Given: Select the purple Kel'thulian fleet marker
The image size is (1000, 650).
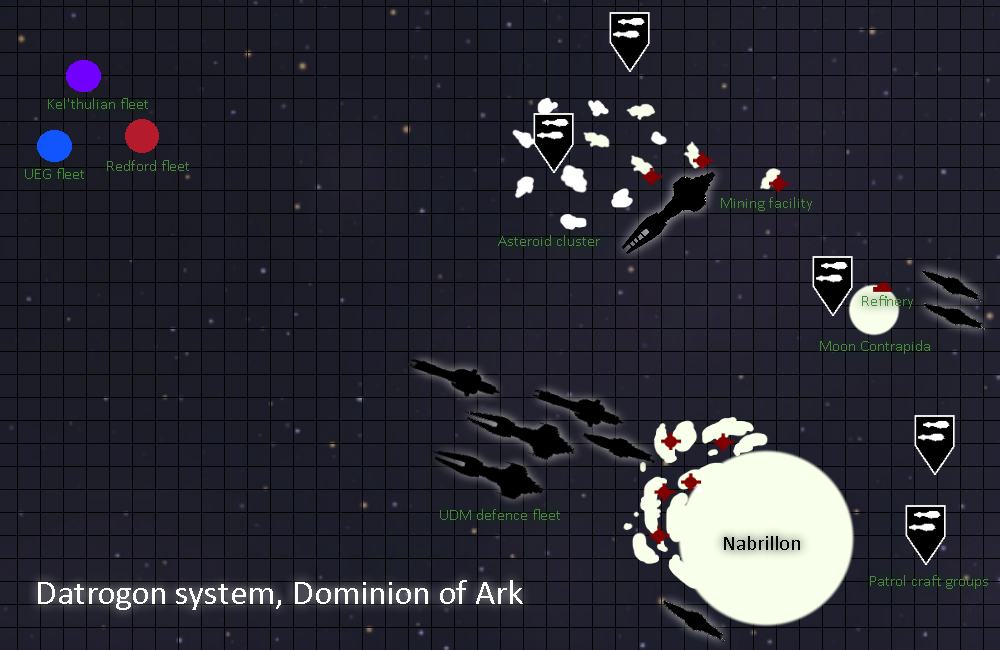Looking at the screenshot, I should [x=83, y=76].
